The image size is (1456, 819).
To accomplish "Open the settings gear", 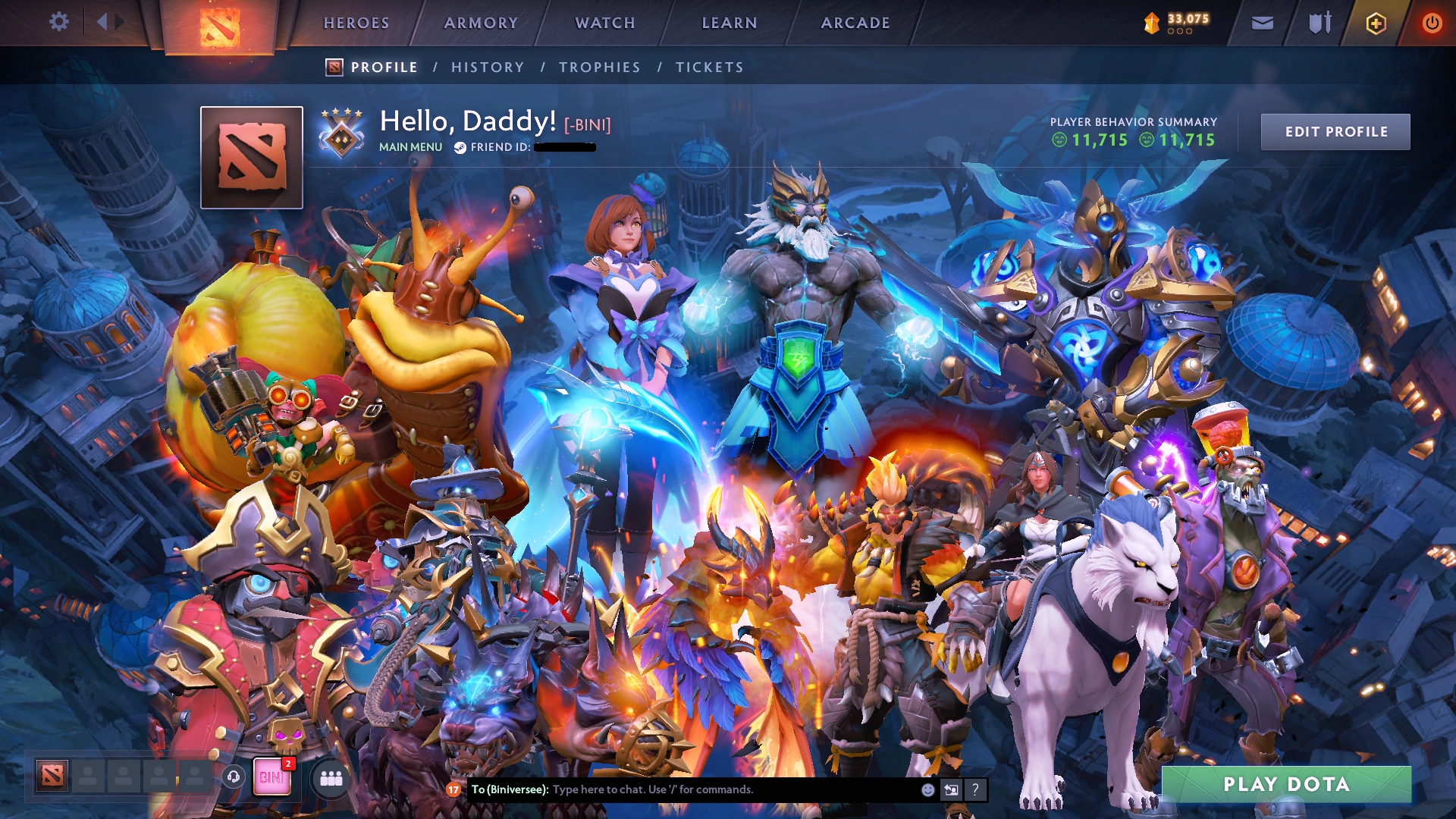I will coord(58,22).
